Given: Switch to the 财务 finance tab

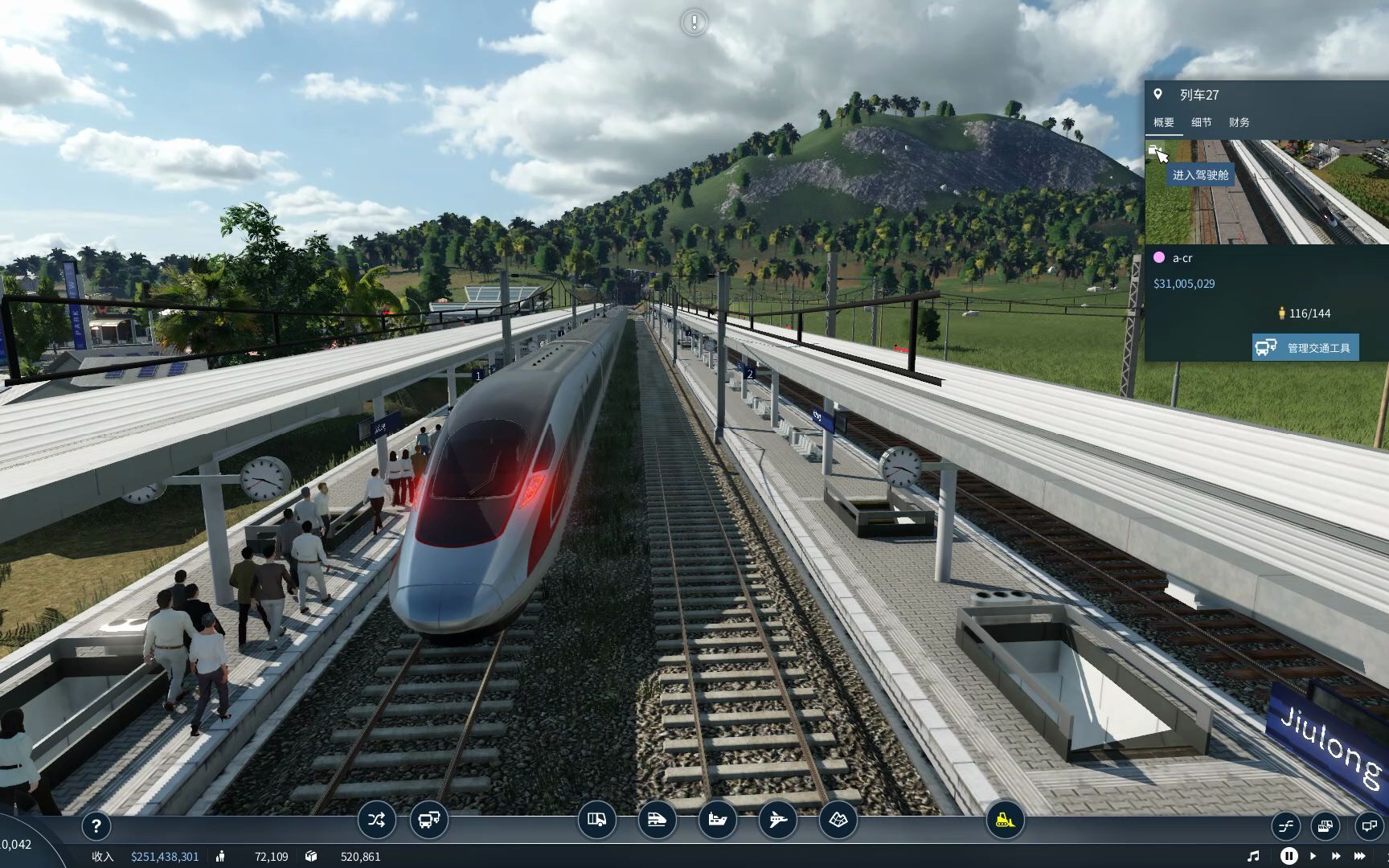Looking at the screenshot, I should [x=1239, y=122].
